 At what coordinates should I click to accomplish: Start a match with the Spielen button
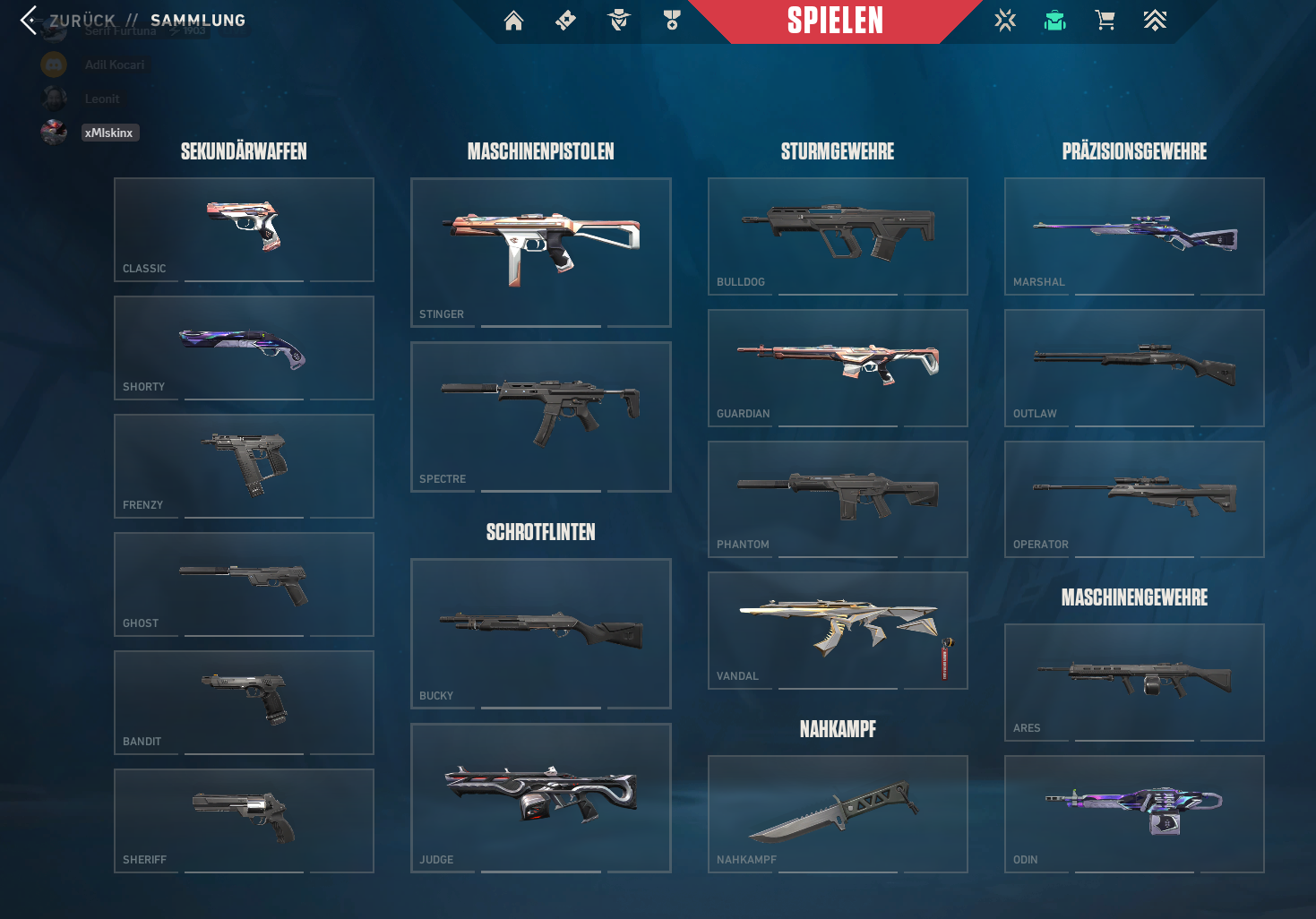(835, 21)
